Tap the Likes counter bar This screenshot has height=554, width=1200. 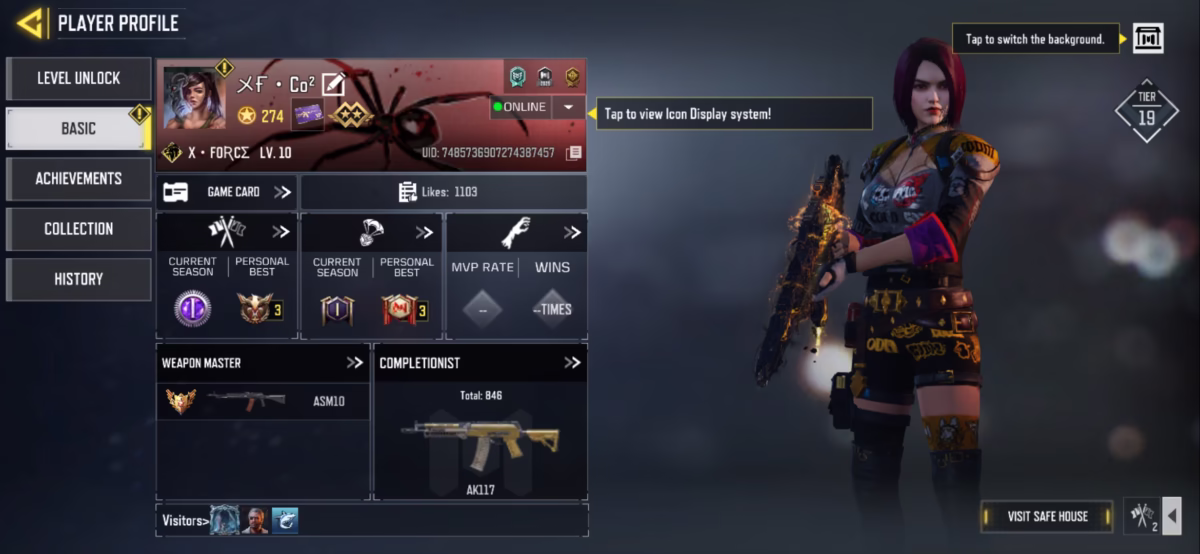pos(443,192)
